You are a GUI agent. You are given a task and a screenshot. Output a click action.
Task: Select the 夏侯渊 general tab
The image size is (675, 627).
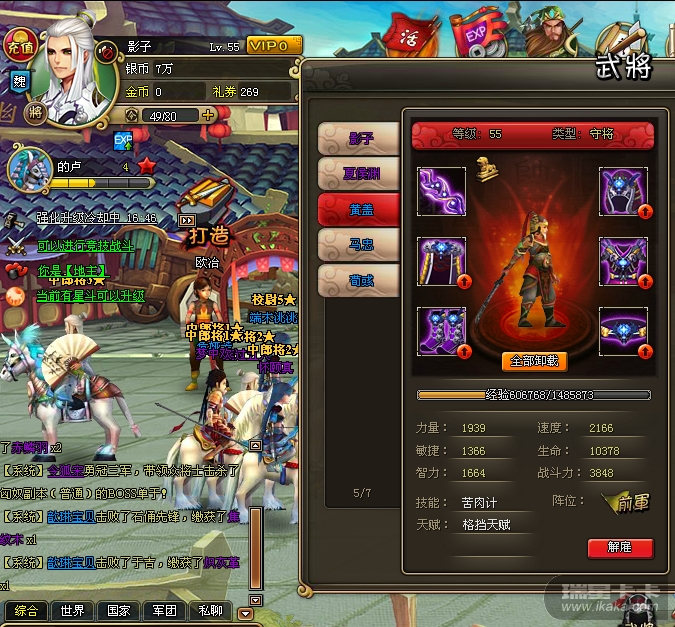pos(359,174)
